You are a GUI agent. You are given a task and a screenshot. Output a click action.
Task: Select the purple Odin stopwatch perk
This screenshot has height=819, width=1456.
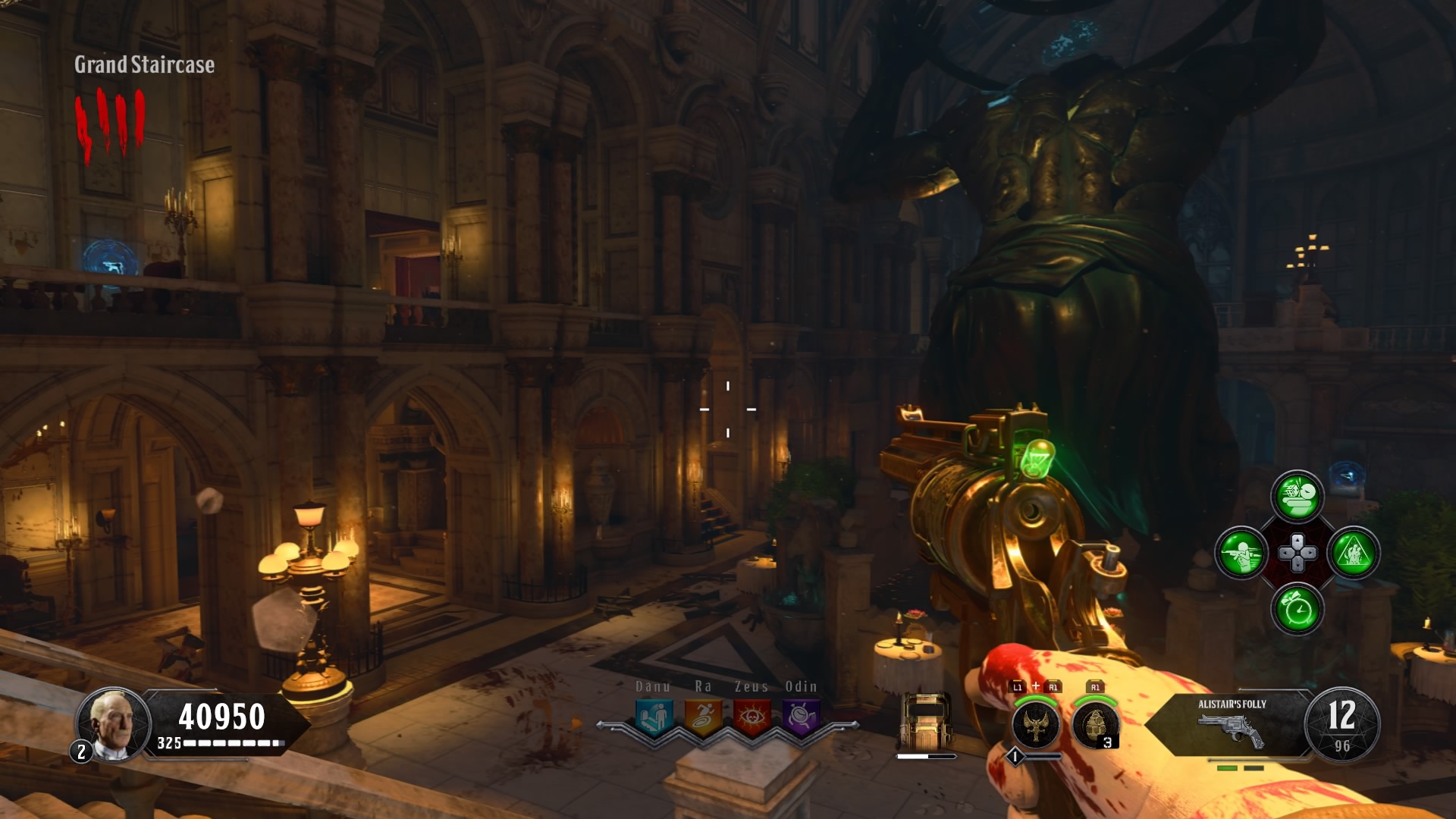coord(801,716)
